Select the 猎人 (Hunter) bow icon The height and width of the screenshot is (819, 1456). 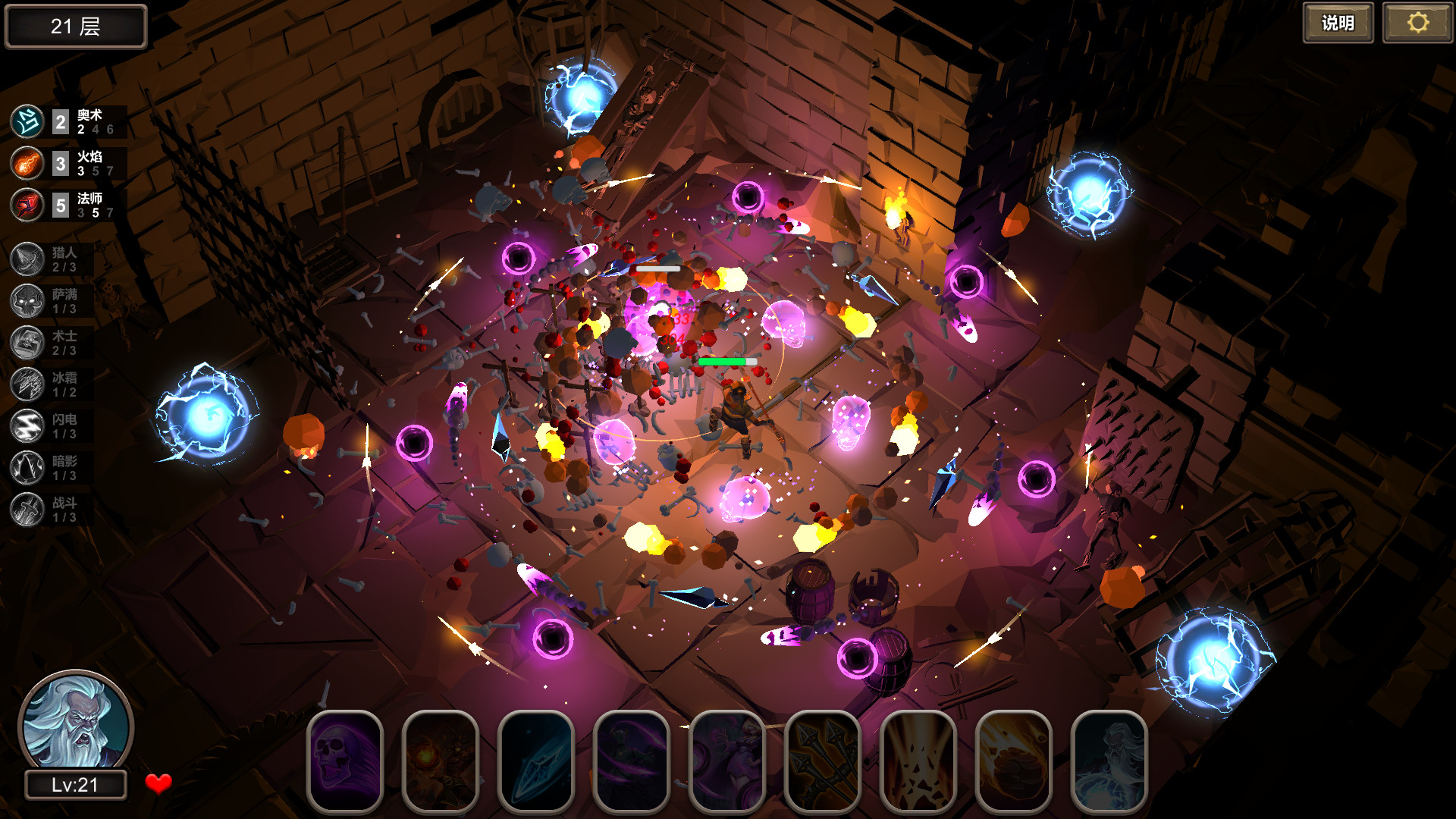27,258
